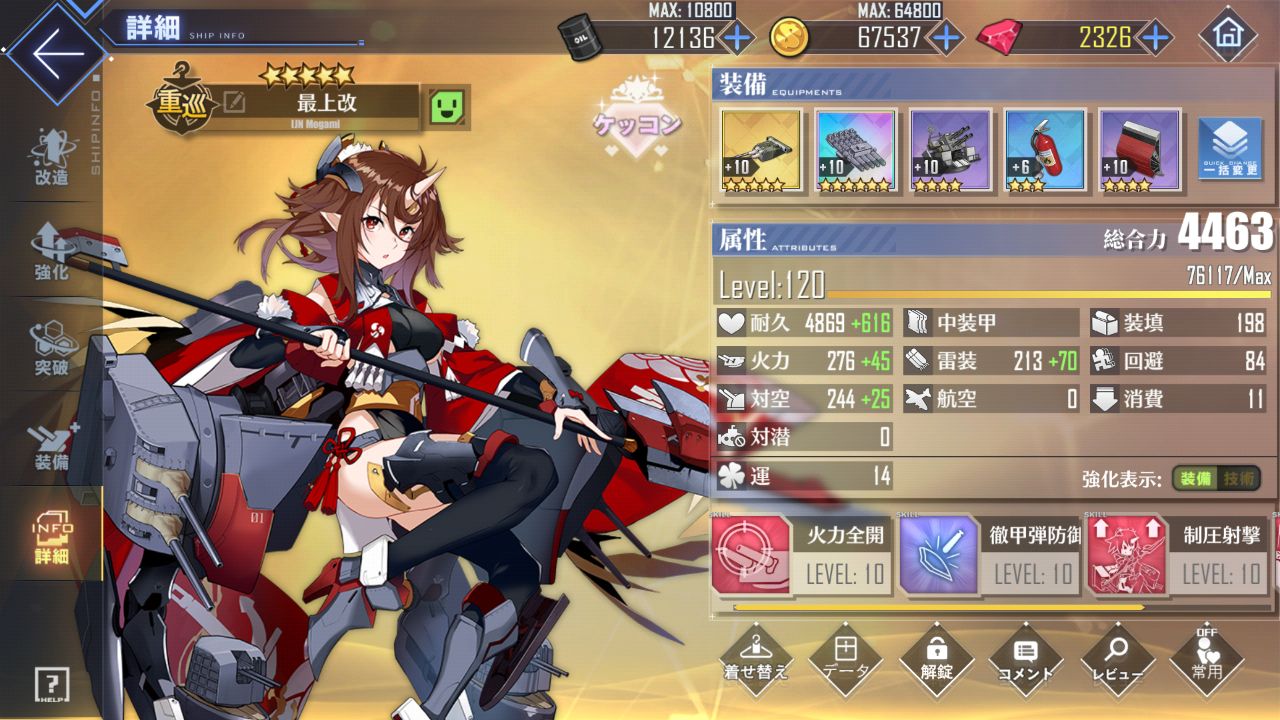Viewport: 1280px width, 720px height.
Task: Open the help question mark button
Action: [51, 684]
